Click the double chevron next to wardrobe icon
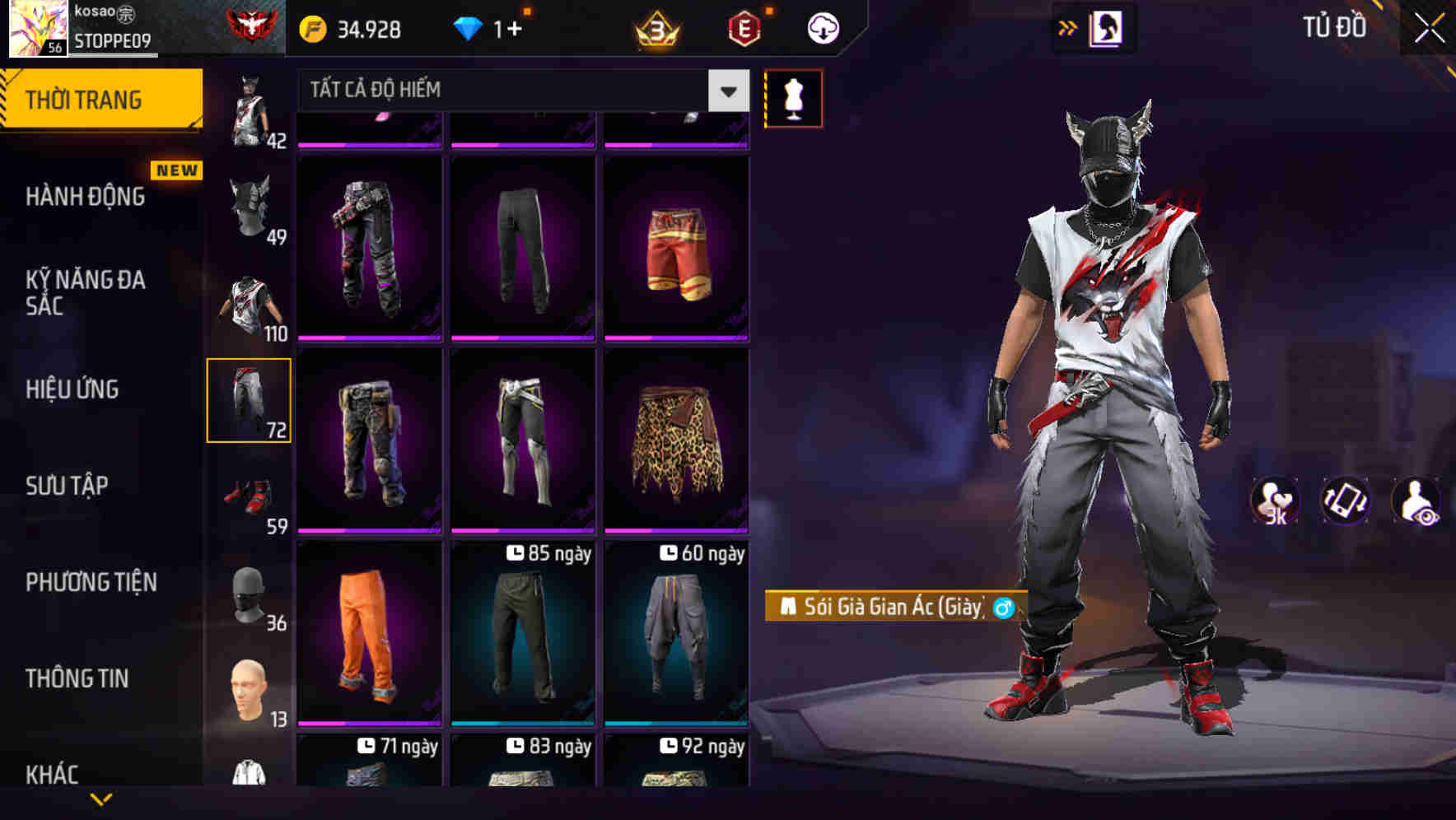Viewport: 1456px width, 820px height. point(1068,26)
